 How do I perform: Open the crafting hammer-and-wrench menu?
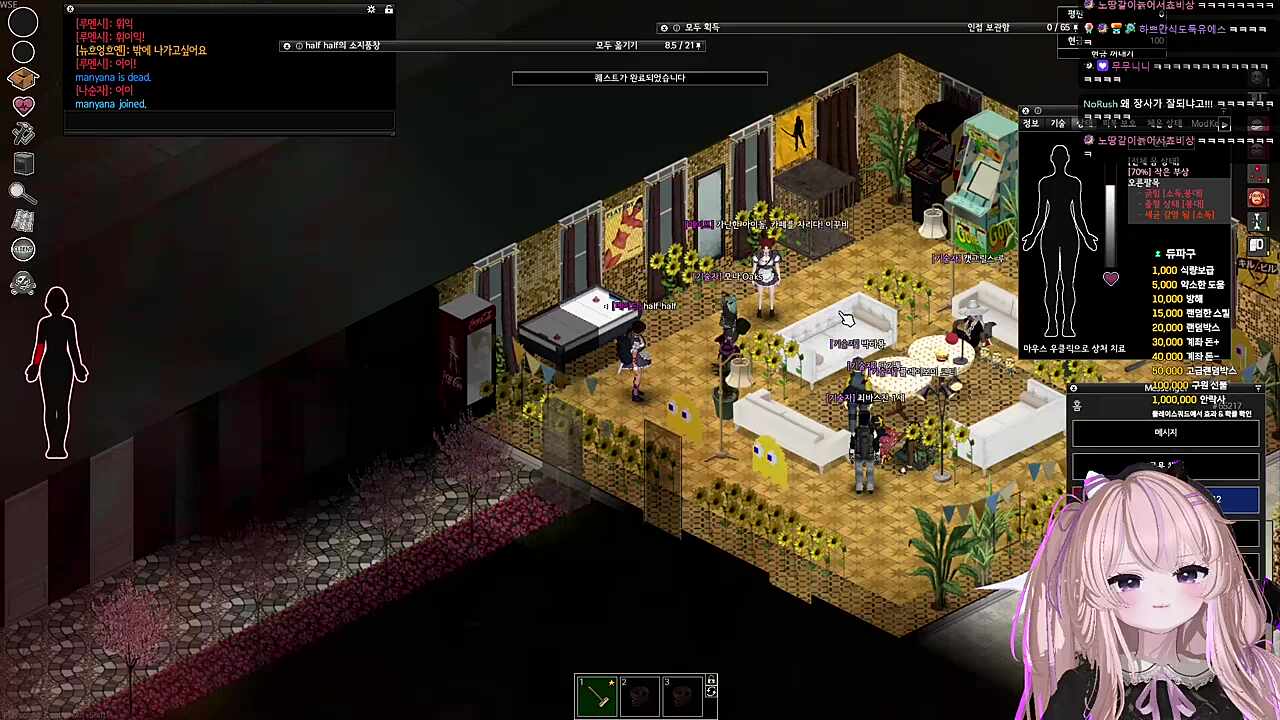point(23,134)
